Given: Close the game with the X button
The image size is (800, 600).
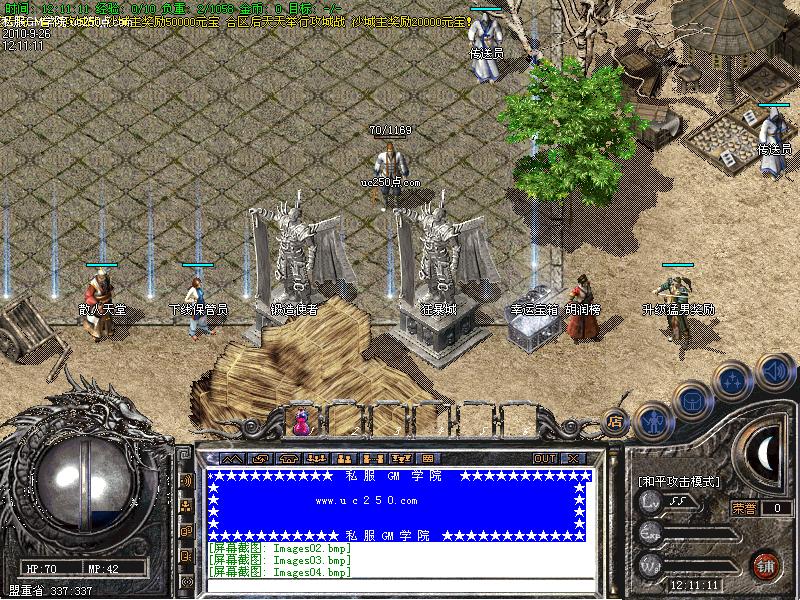Looking at the screenshot, I should [573, 458].
